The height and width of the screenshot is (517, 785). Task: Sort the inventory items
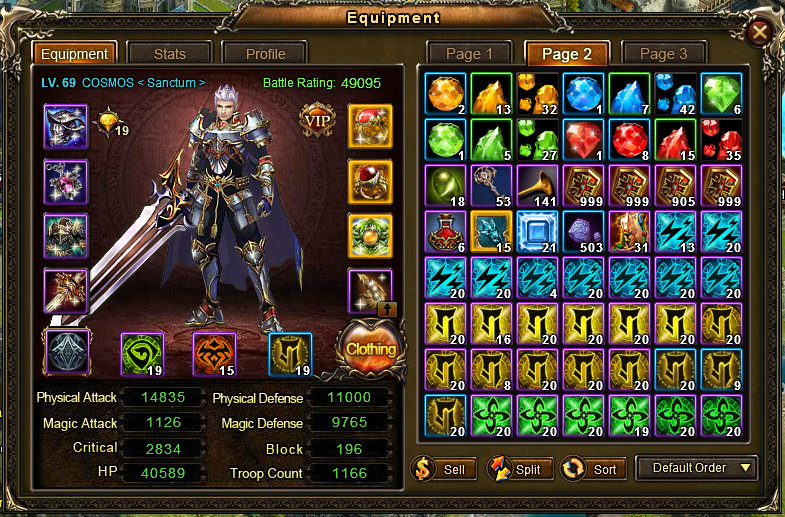(x=594, y=468)
